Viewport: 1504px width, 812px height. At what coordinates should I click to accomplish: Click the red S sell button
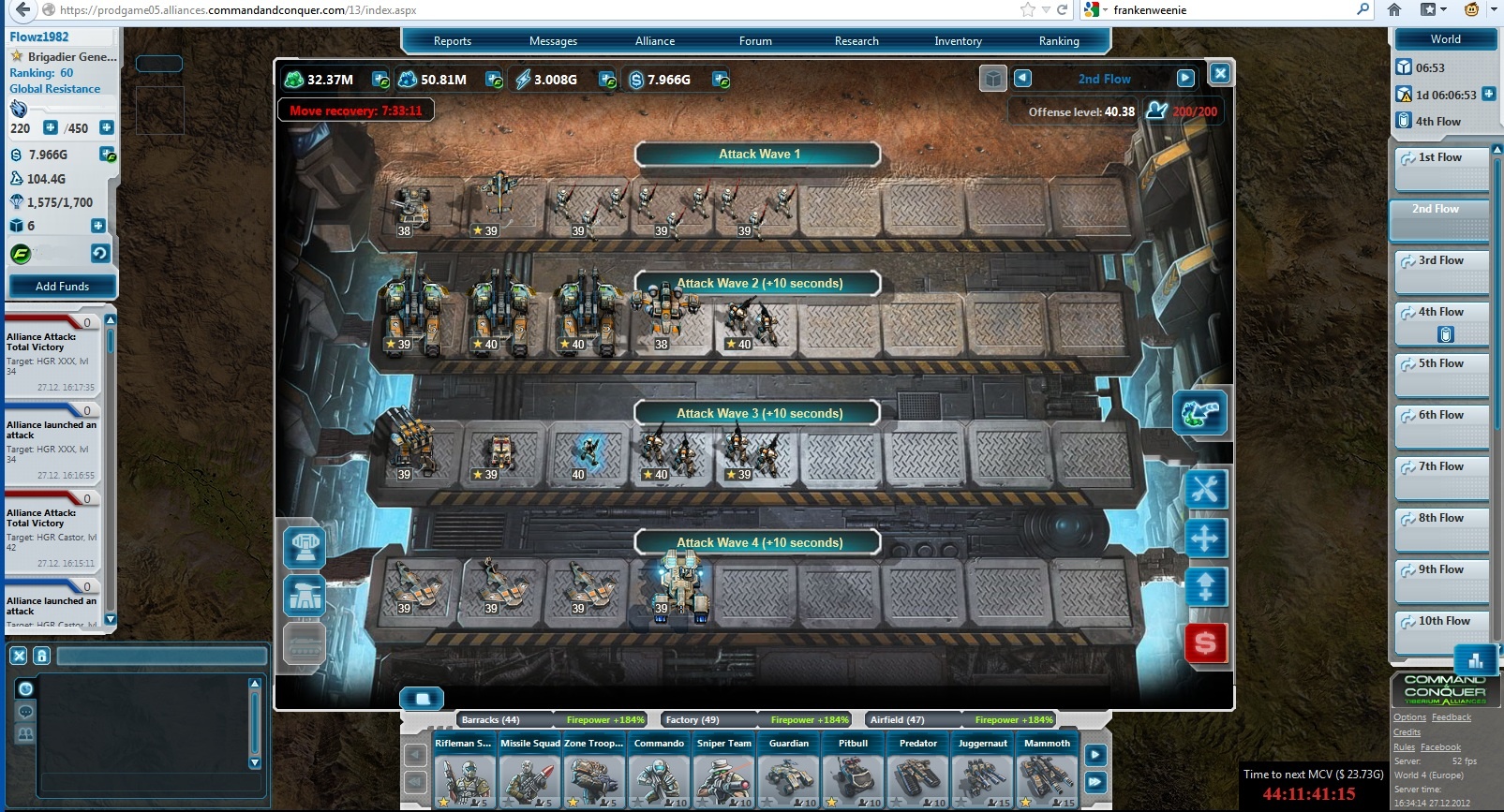coord(1205,643)
